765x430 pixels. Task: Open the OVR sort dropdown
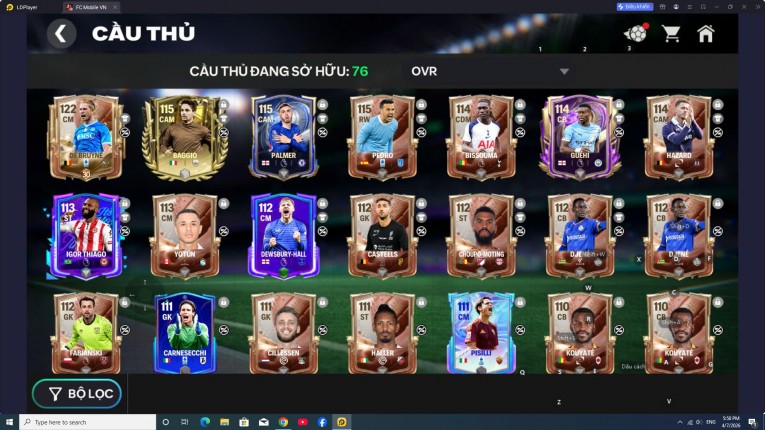pyautogui.click(x=489, y=71)
